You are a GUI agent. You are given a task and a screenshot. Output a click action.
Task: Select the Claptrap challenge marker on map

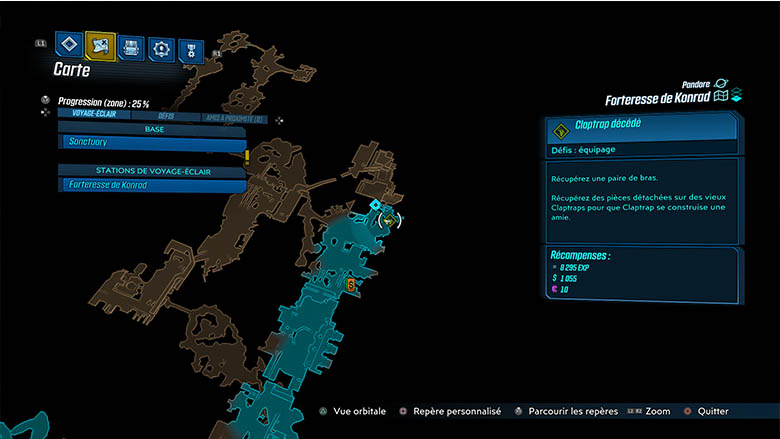tap(388, 219)
